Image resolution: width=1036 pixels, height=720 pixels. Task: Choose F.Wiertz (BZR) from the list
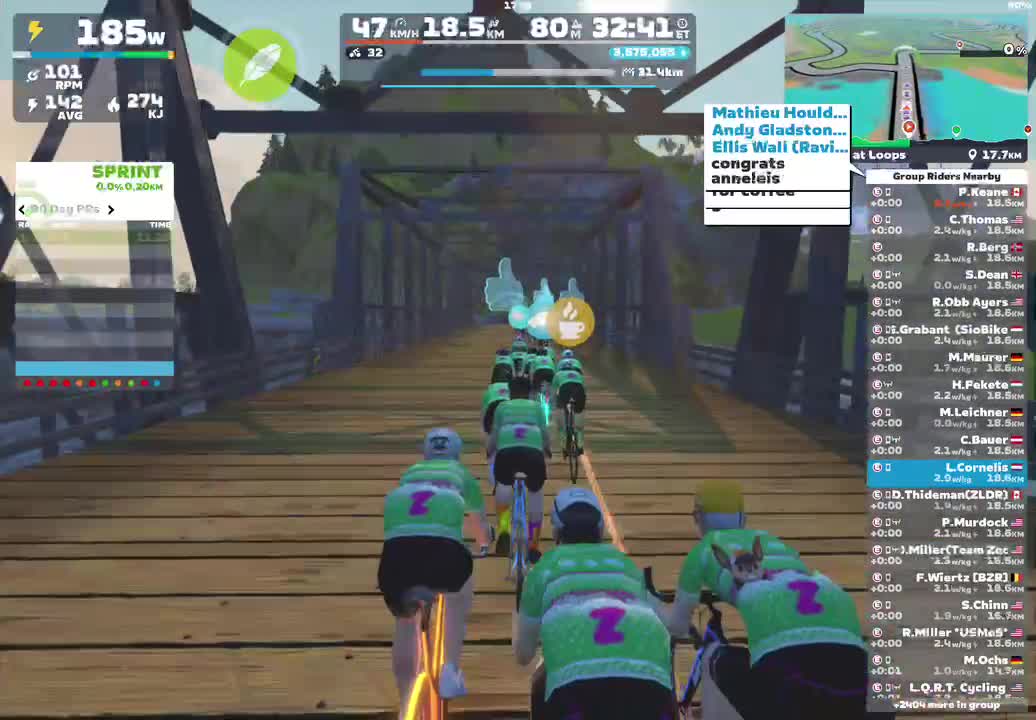point(946,582)
